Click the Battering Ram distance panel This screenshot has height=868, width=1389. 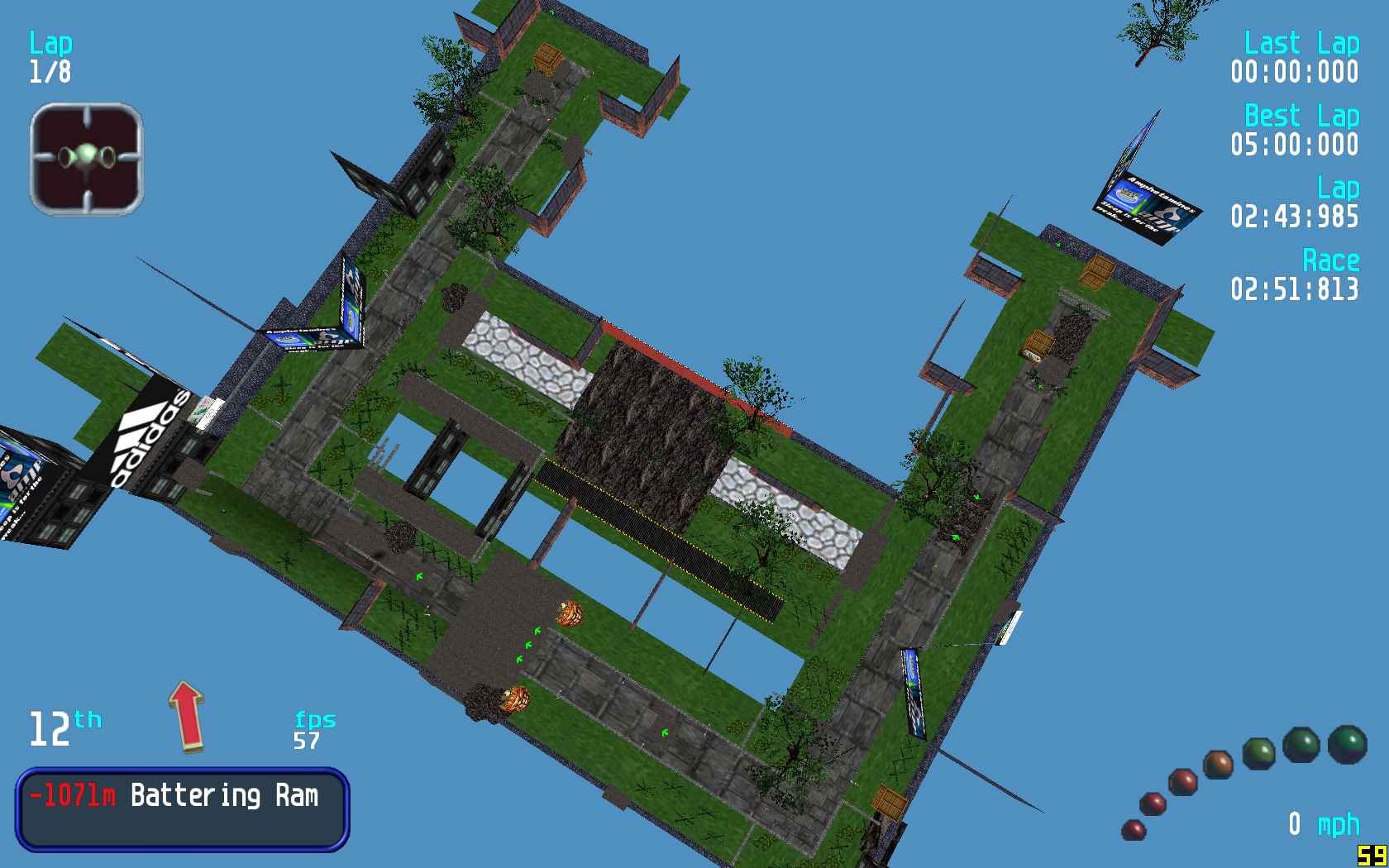point(182,809)
